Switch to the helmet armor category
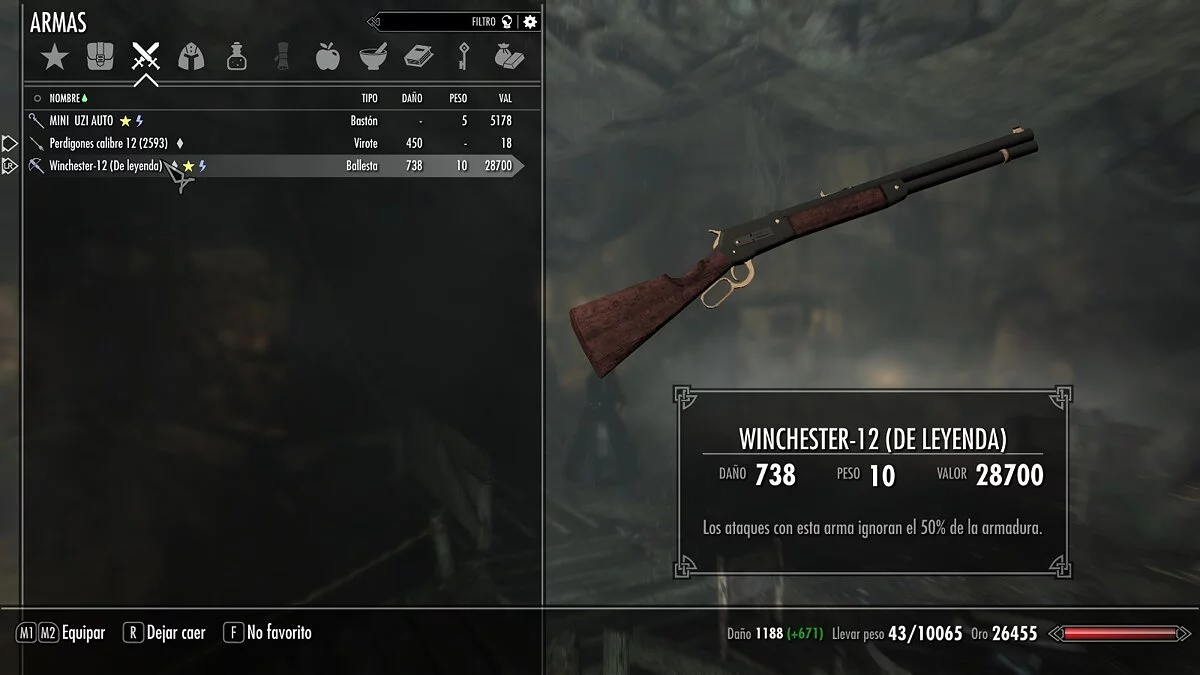The image size is (1200, 675). point(191,57)
